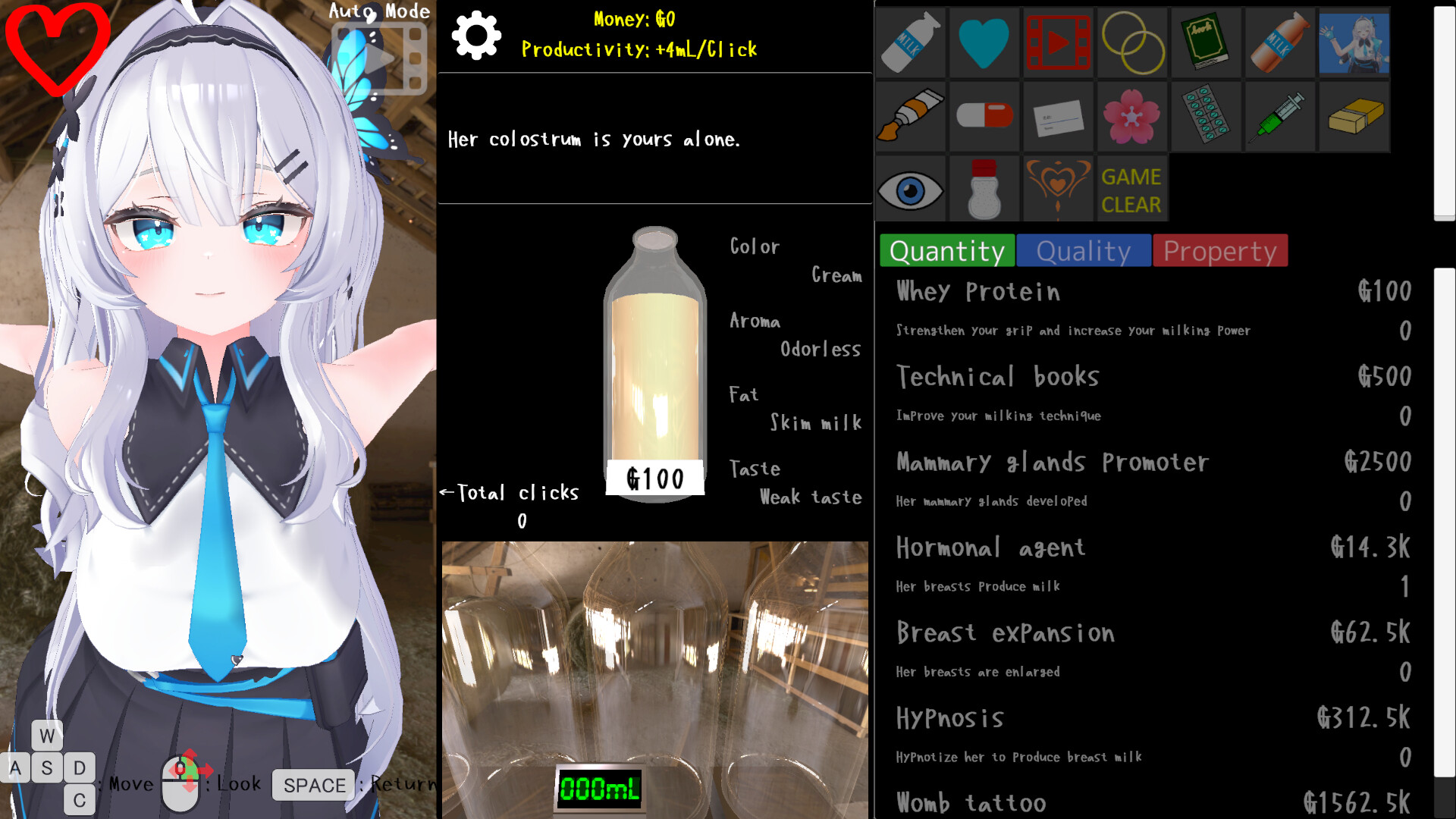
Task: Toggle the eye icon in the grid
Action: 909,188
